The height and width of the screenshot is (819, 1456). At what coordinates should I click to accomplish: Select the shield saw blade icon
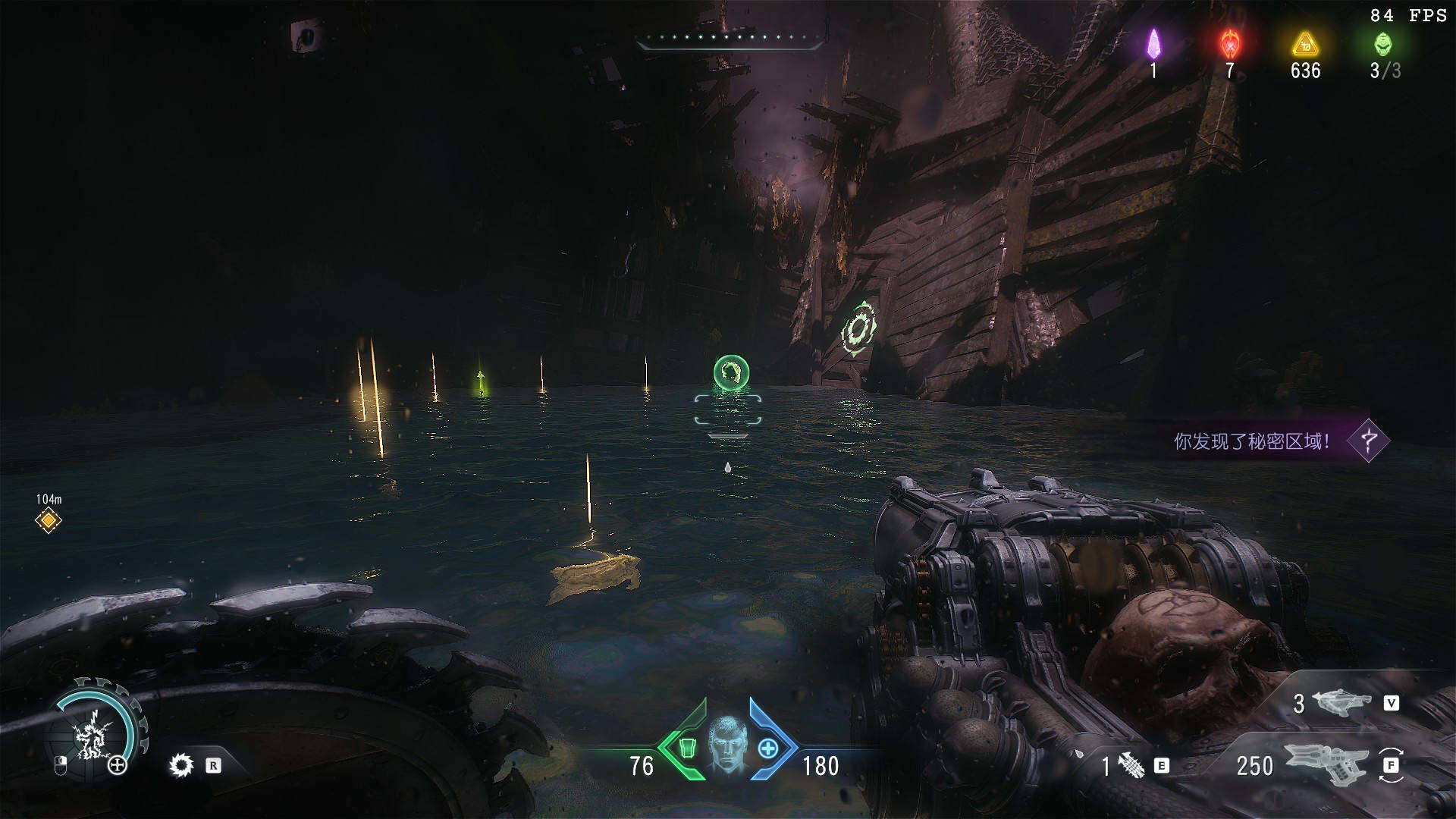click(180, 765)
